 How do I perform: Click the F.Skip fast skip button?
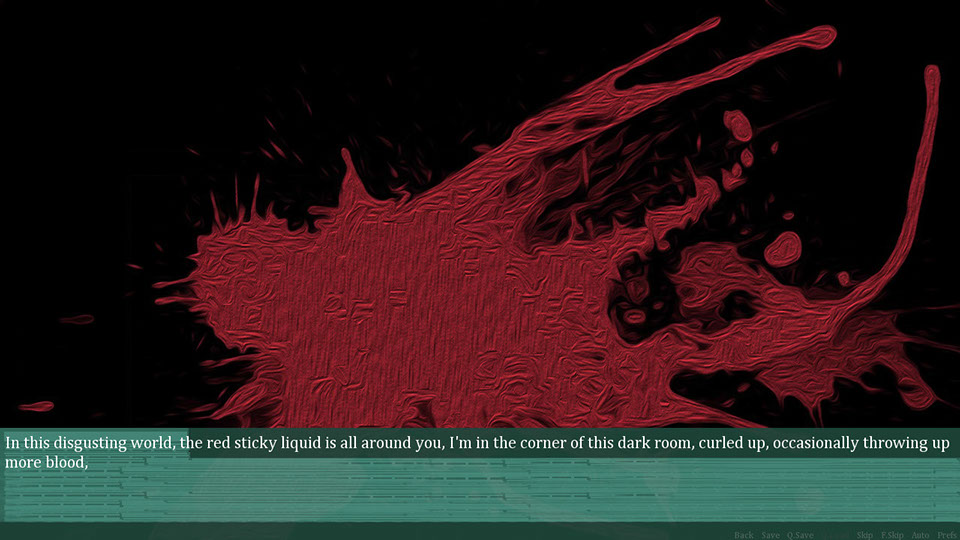[x=892, y=535]
